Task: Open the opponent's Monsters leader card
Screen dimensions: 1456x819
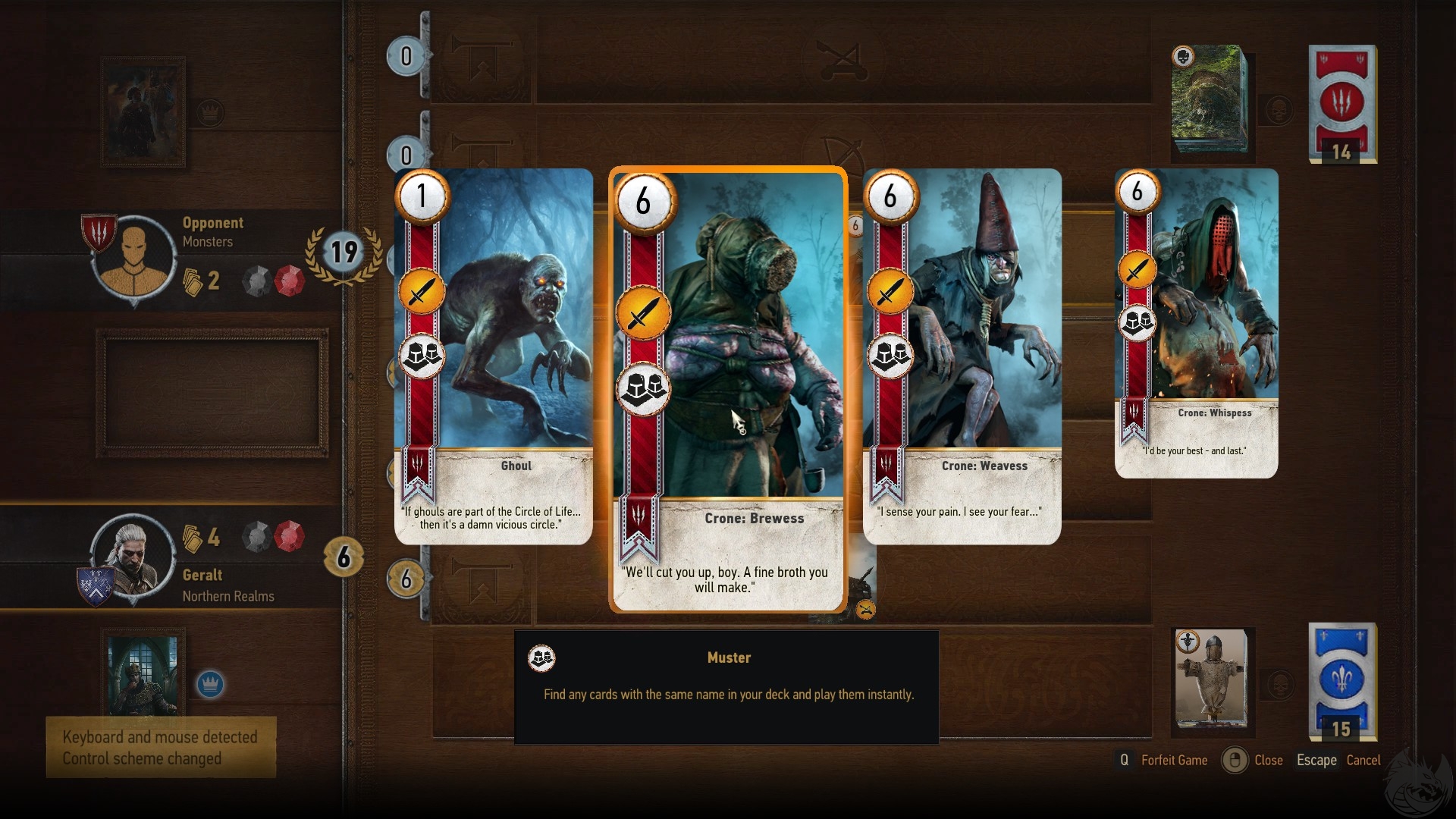Action: tap(143, 112)
